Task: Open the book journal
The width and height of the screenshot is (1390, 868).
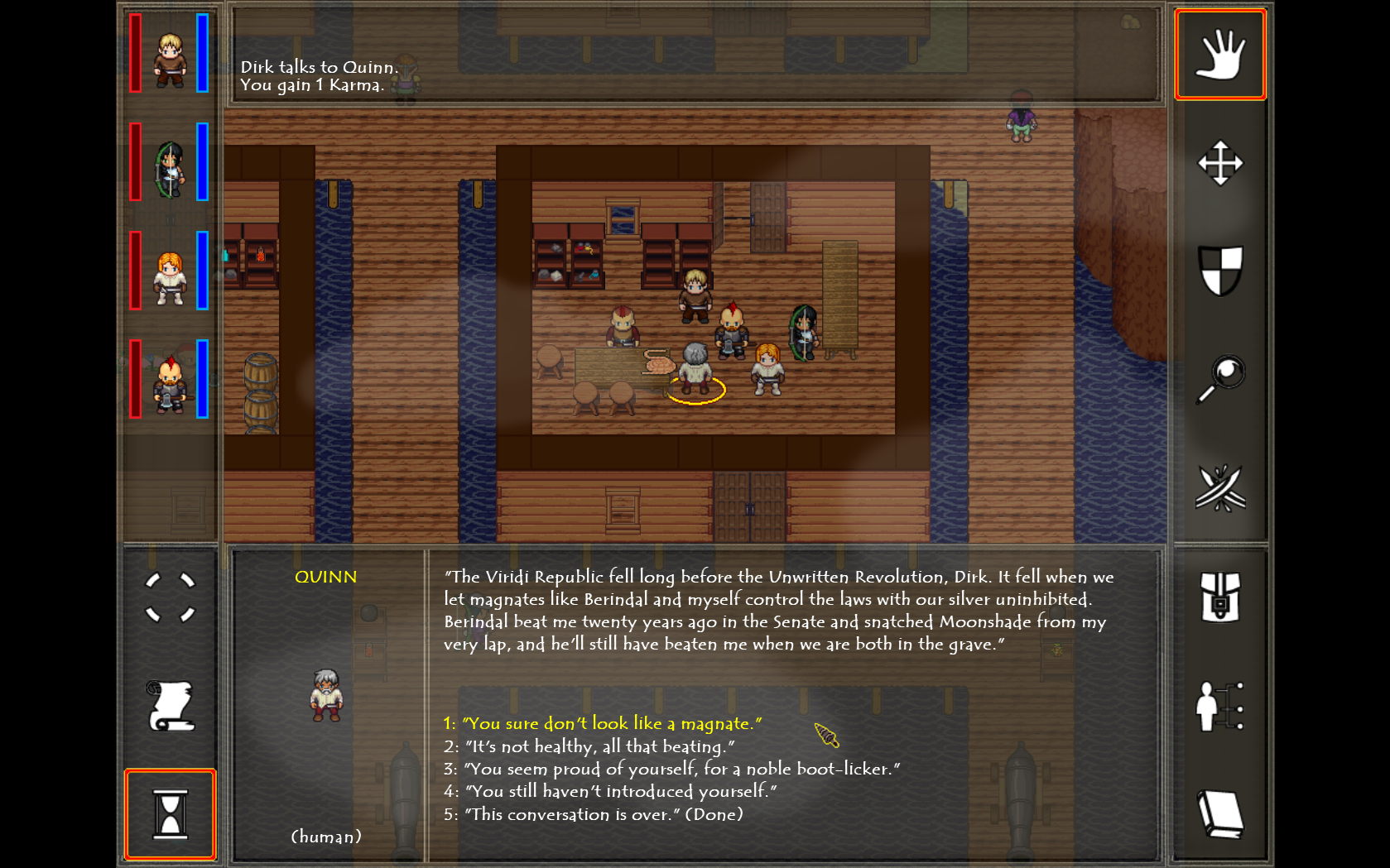Action: (1220, 813)
